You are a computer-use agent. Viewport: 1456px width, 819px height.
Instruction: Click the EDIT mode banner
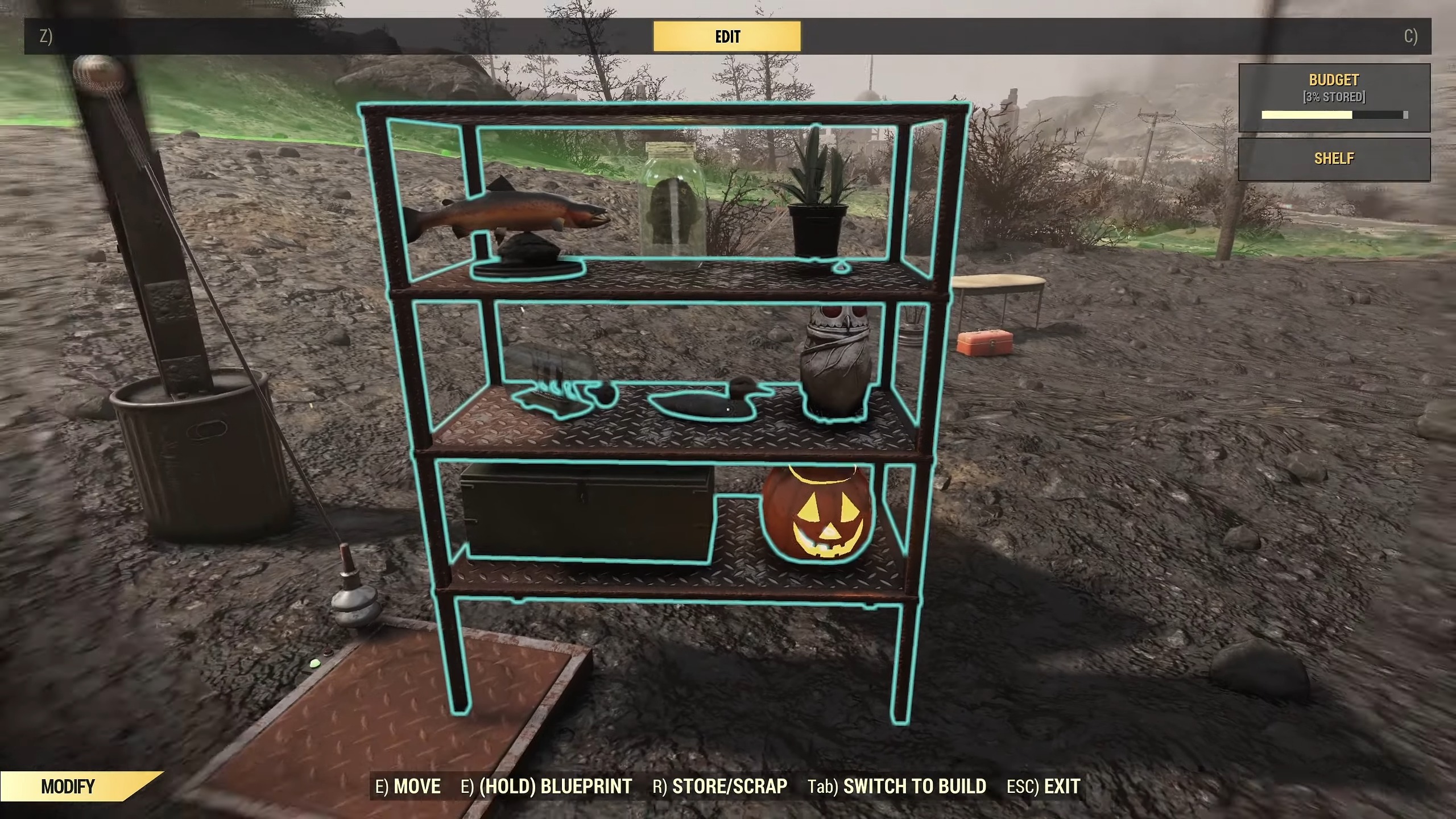[727, 36]
